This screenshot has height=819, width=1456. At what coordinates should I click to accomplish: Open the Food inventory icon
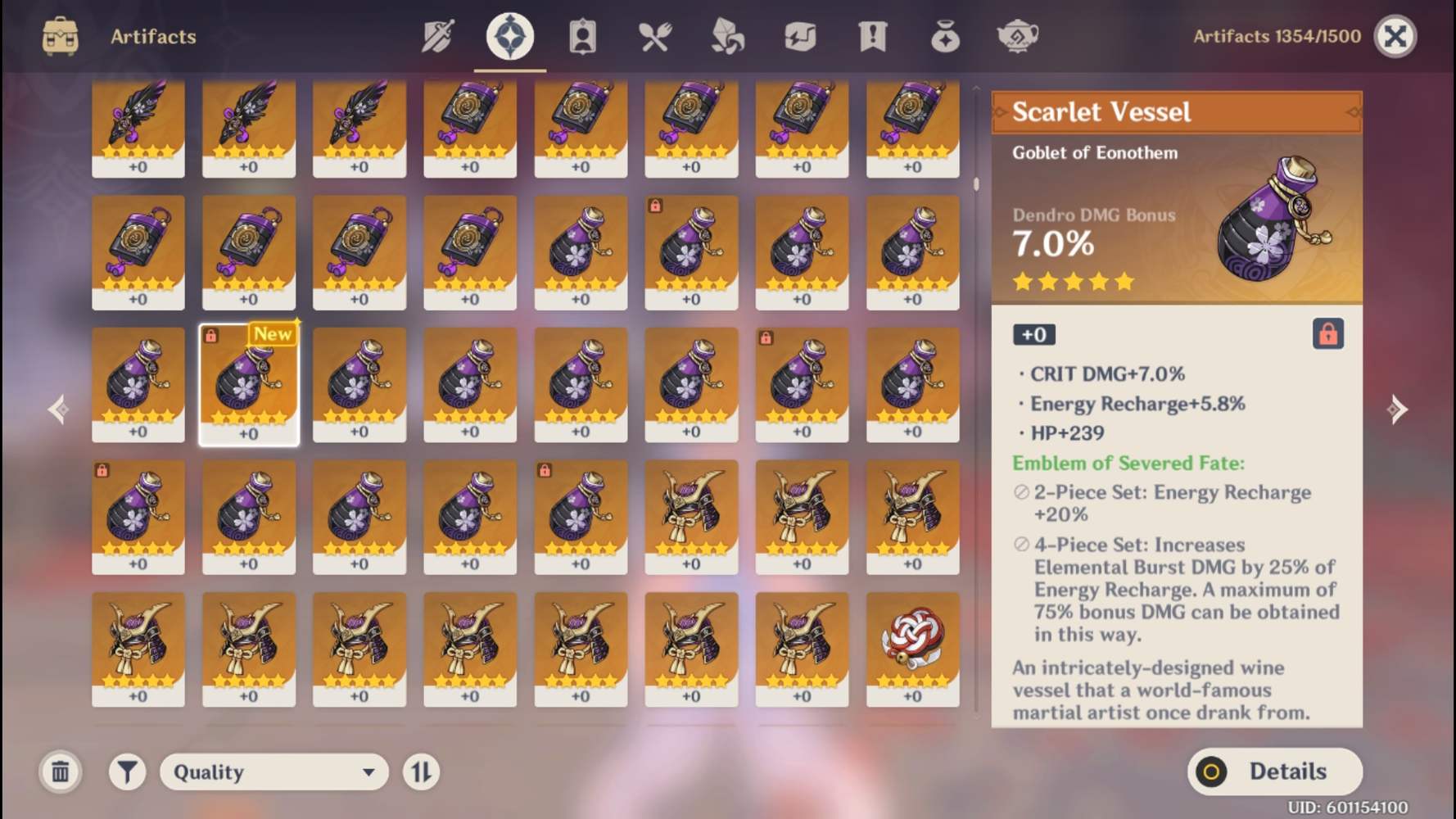pos(653,36)
